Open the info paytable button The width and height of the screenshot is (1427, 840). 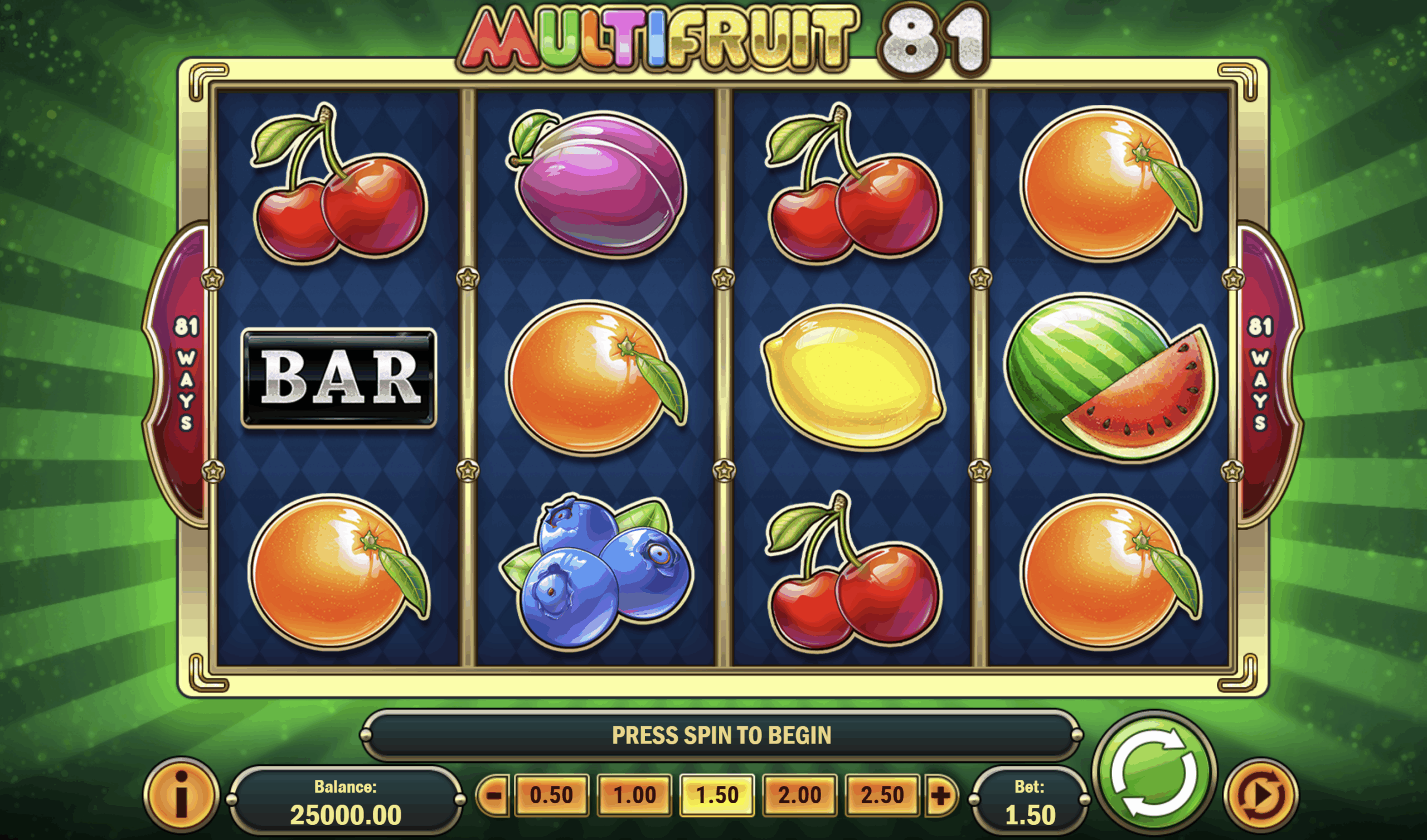pyautogui.click(x=181, y=795)
